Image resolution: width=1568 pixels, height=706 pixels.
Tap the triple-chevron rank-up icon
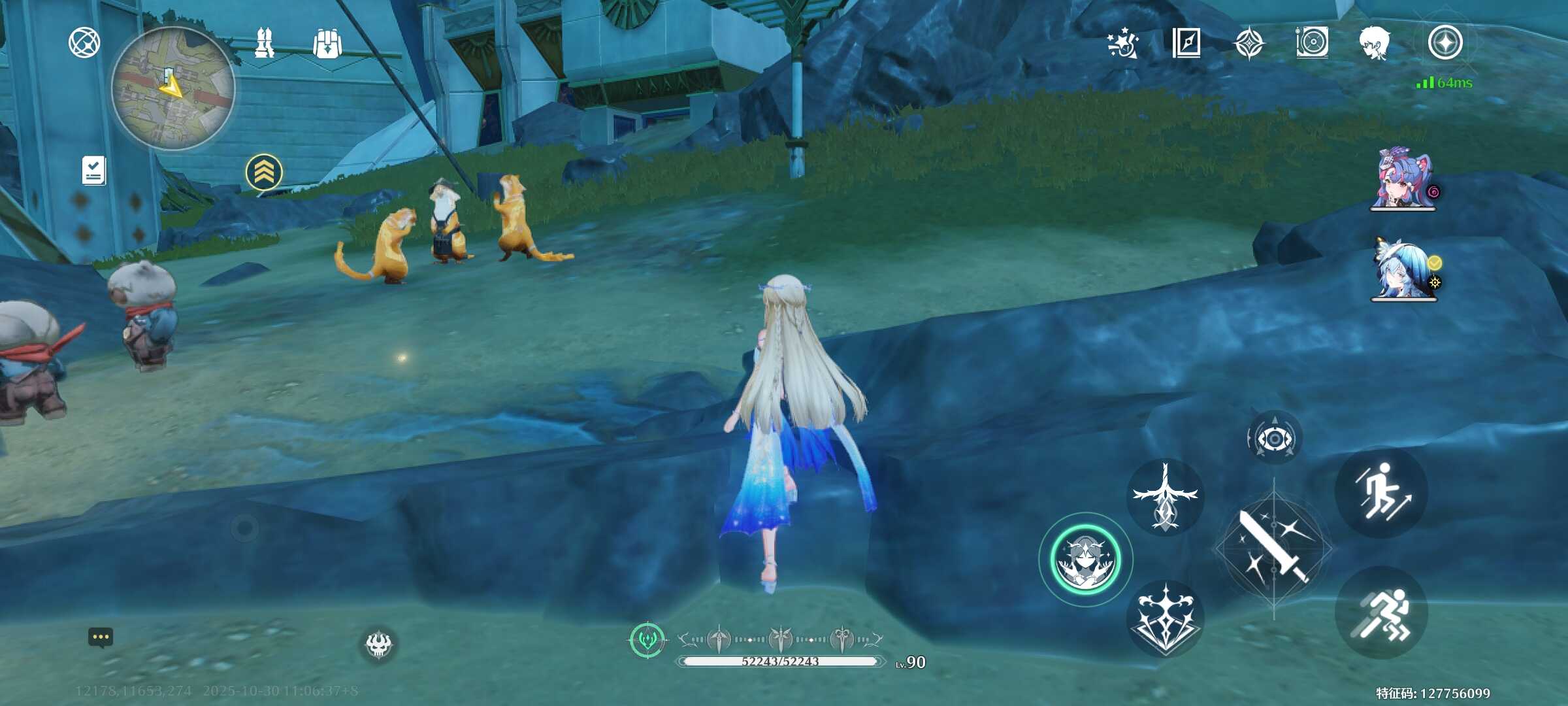coord(264,172)
